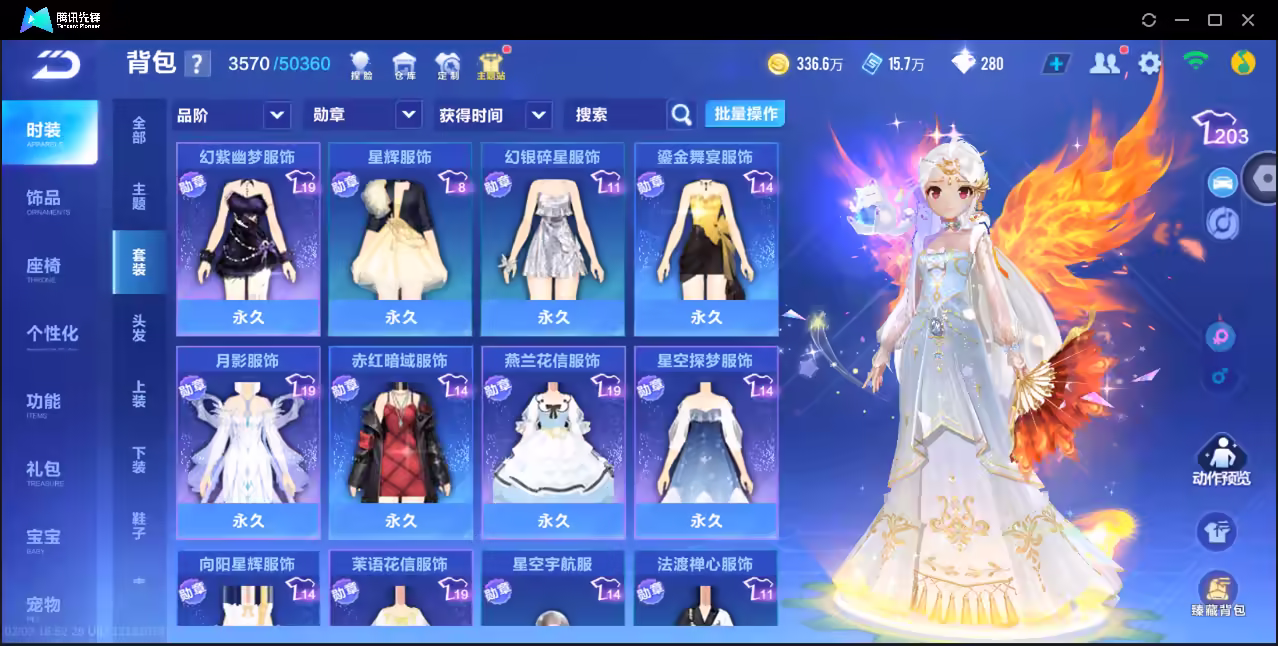Show the 全部 sub-tab
1278x646 pixels.
coord(139,130)
